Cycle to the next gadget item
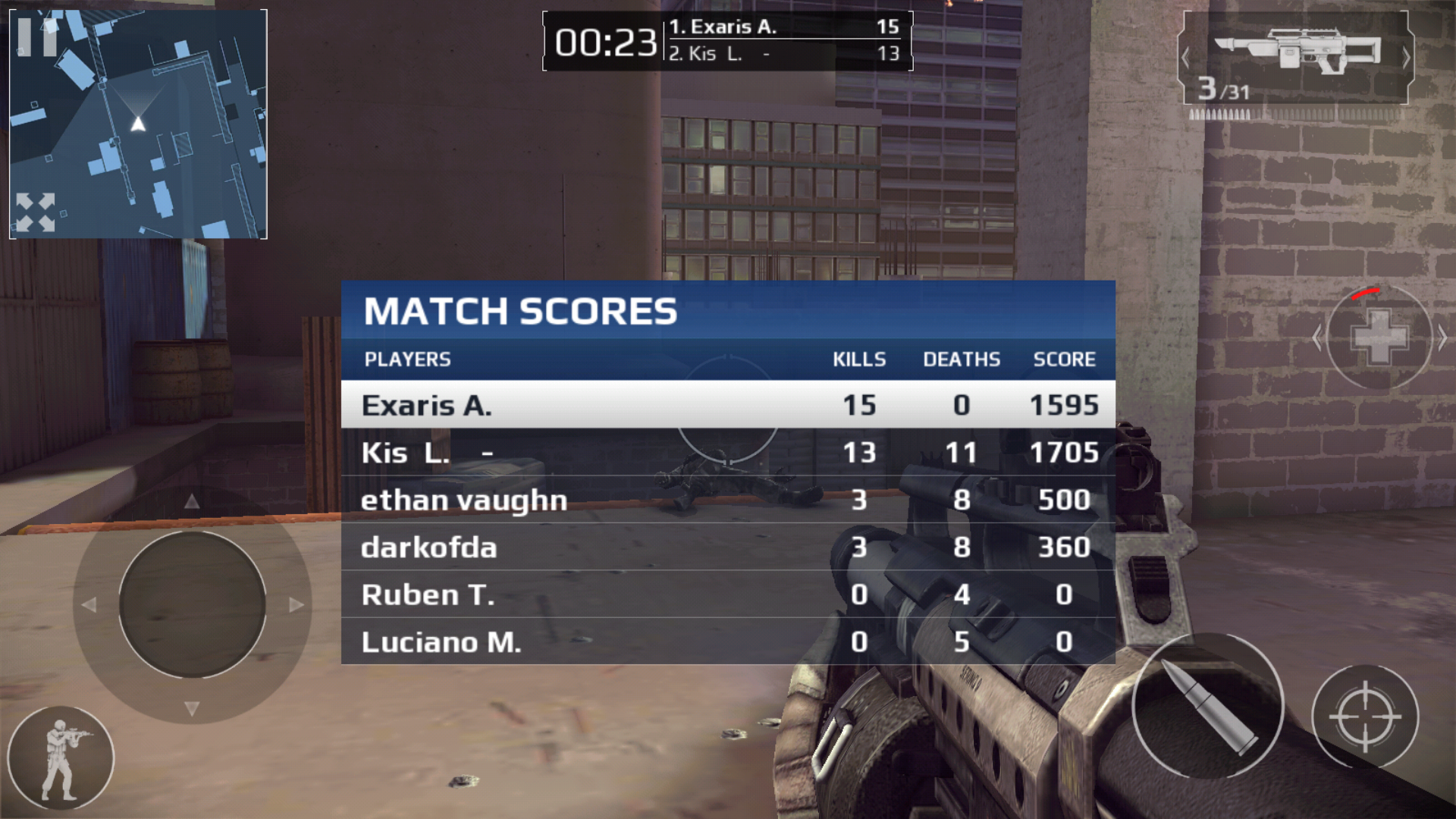1456x819 pixels. click(x=1442, y=337)
